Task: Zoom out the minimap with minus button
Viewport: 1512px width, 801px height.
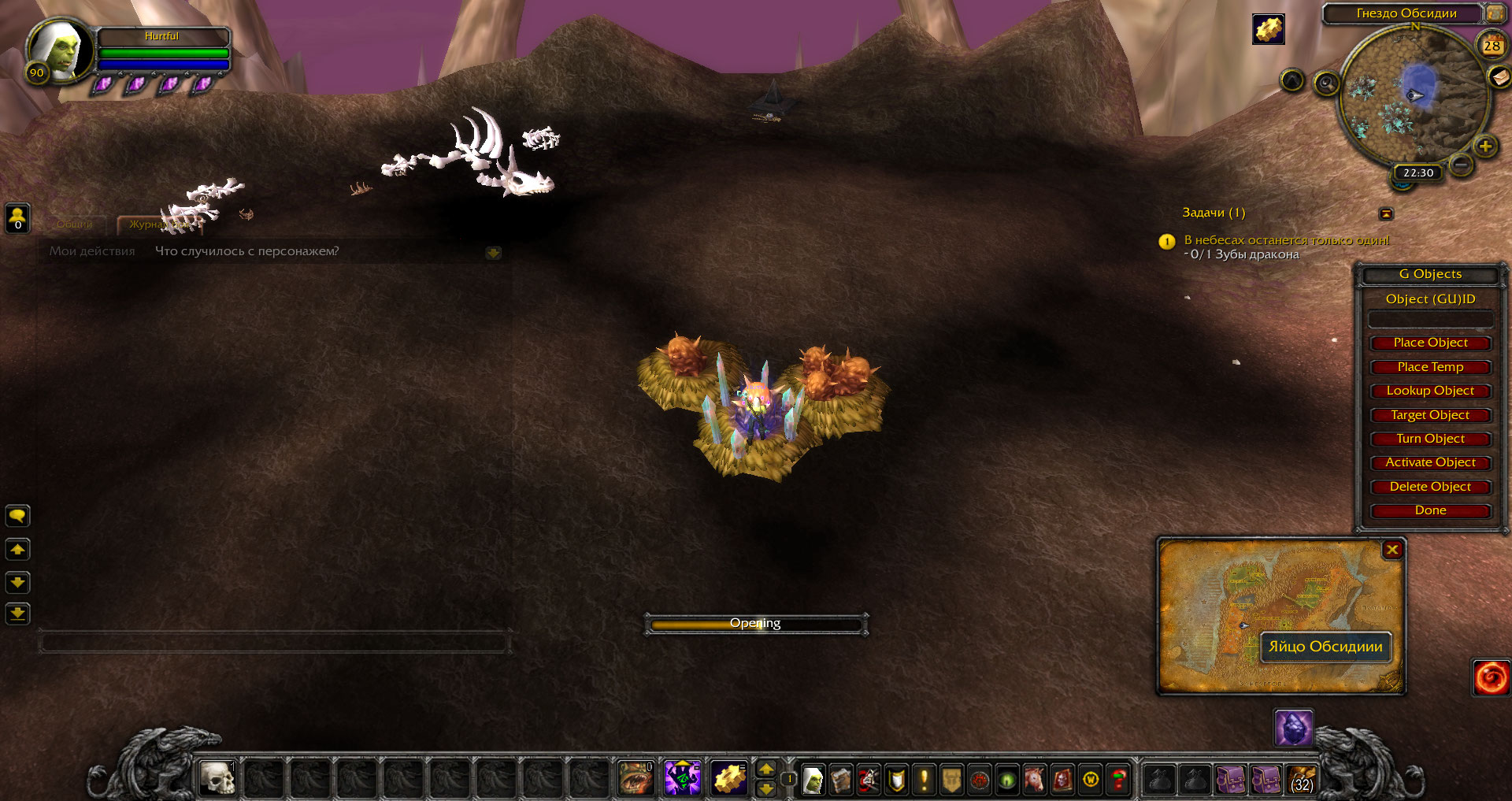Action: [x=1461, y=165]
